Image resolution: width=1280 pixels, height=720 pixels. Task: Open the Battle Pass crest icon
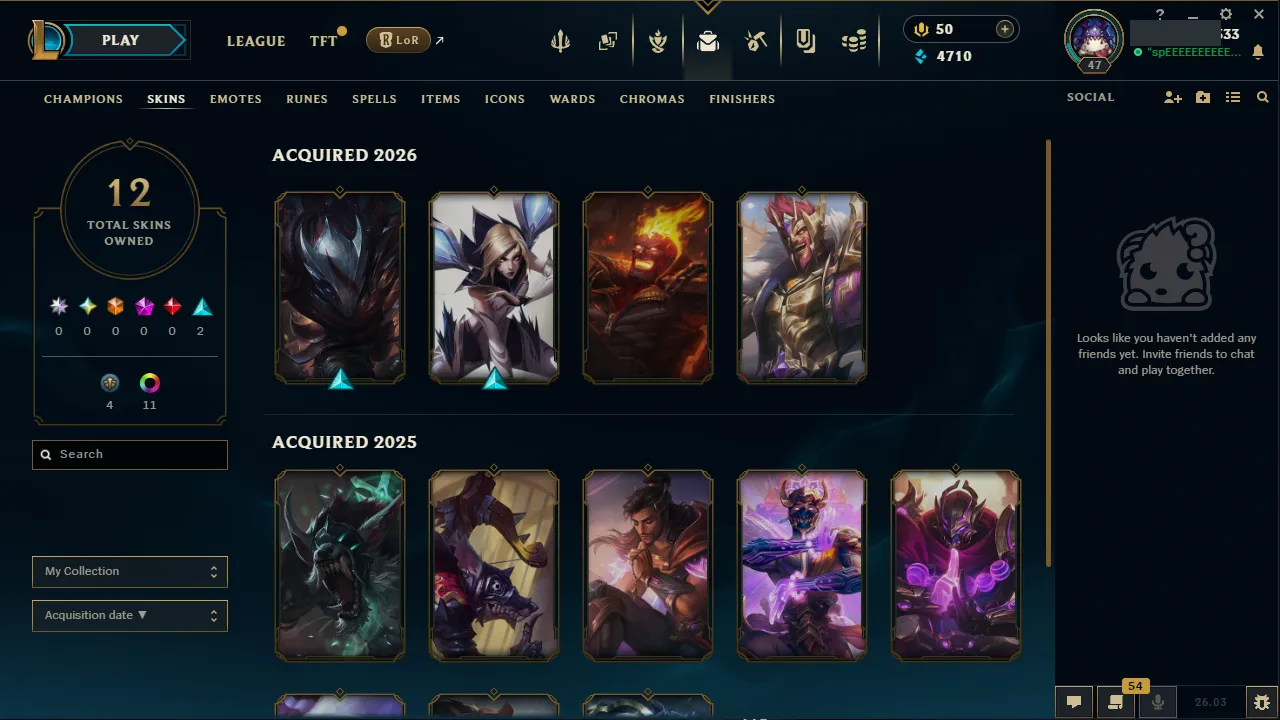(x=658, y=41)
